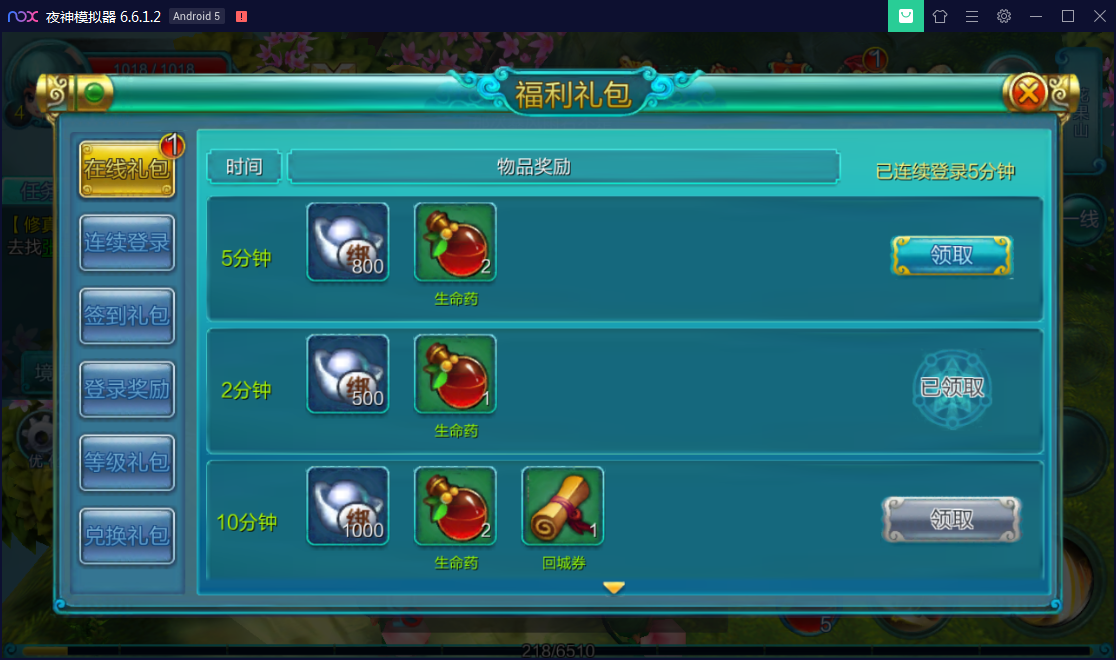Select the 生命药 potion in the 2分钟 row
This screenshot has width=1116, height=660.
[x=455, y=374]
